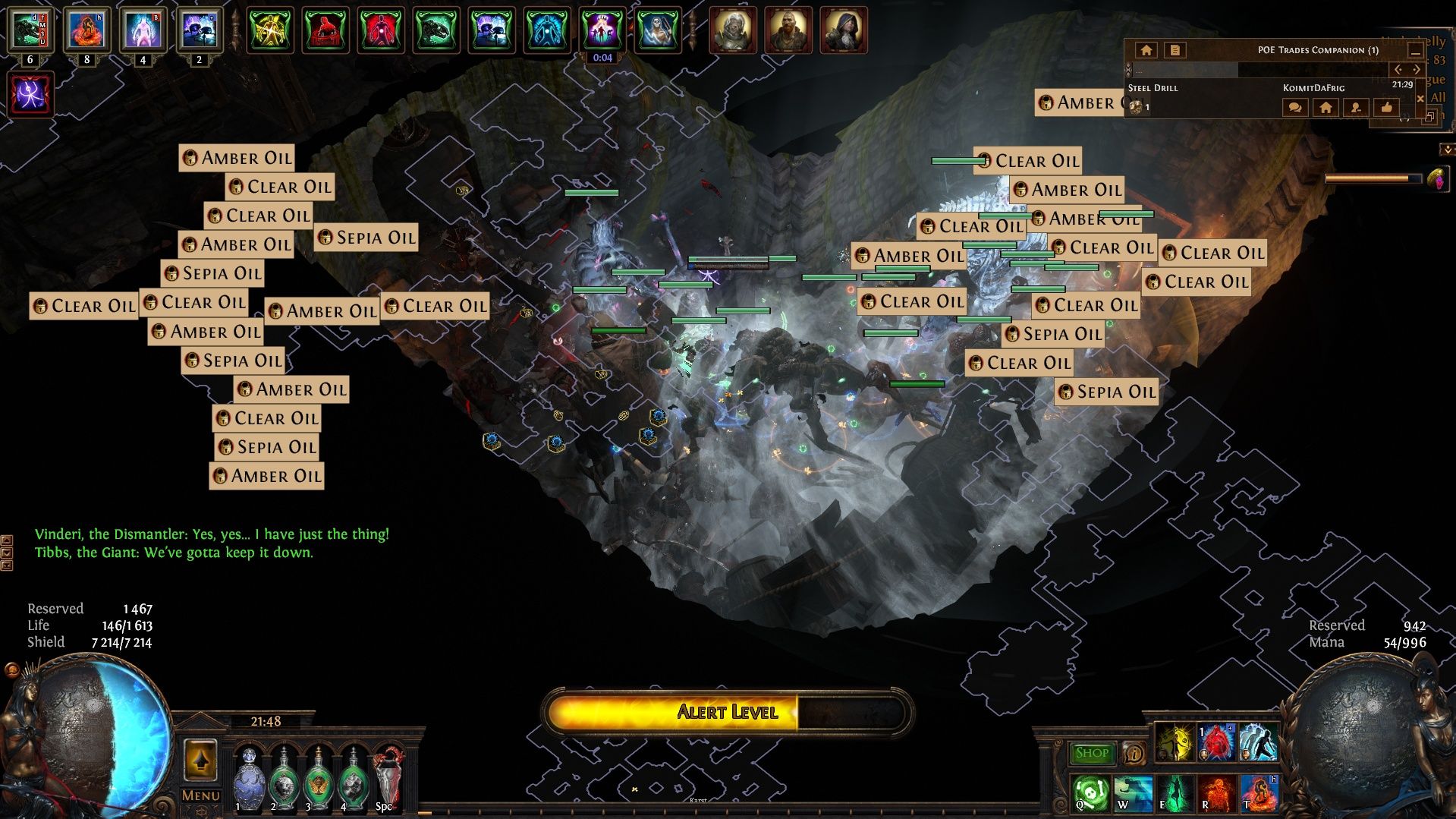Activate the burning figure skill on R
The width and height of the screenshot is (1456, 819).
click(1216, 792)
